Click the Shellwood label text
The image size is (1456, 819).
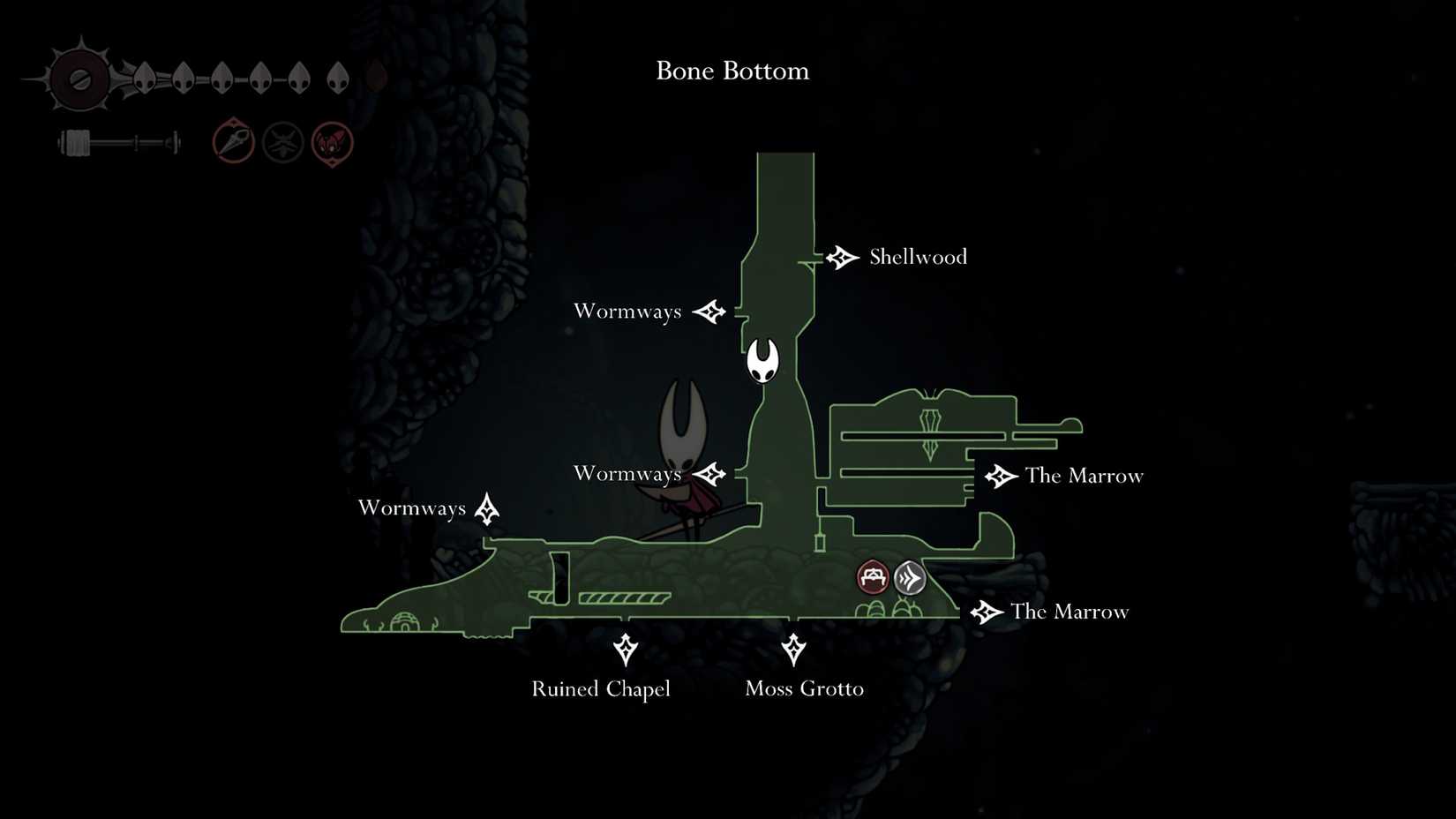coord(918,257)
